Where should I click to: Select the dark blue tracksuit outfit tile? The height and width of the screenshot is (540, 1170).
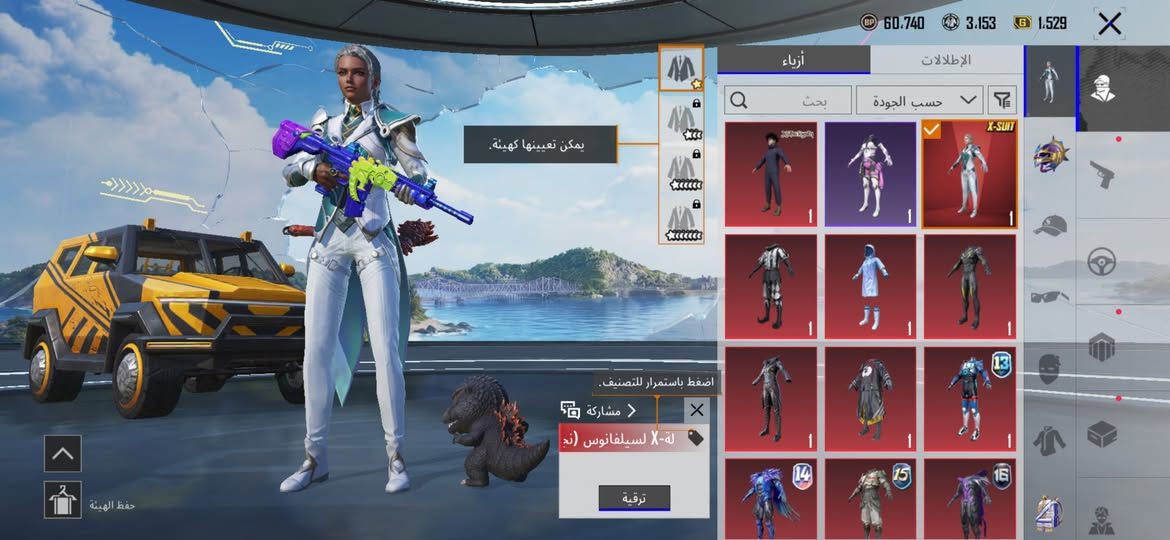[770, 175]
